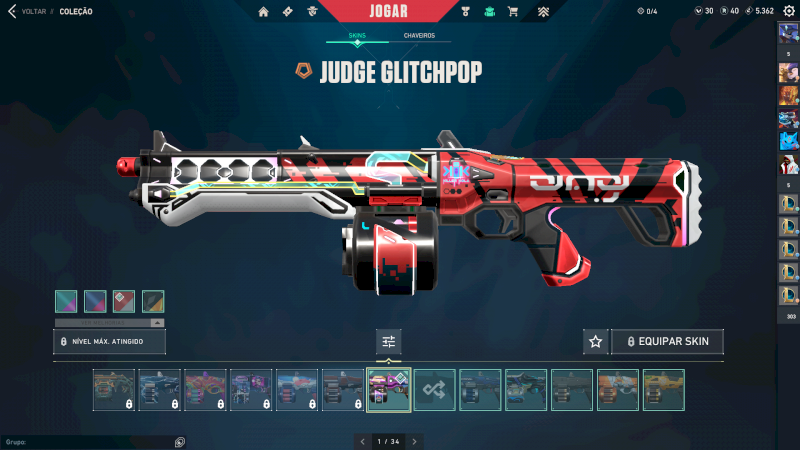Open the group chat icon
This screenshot has width=800, height=450.
pos(180,441)
